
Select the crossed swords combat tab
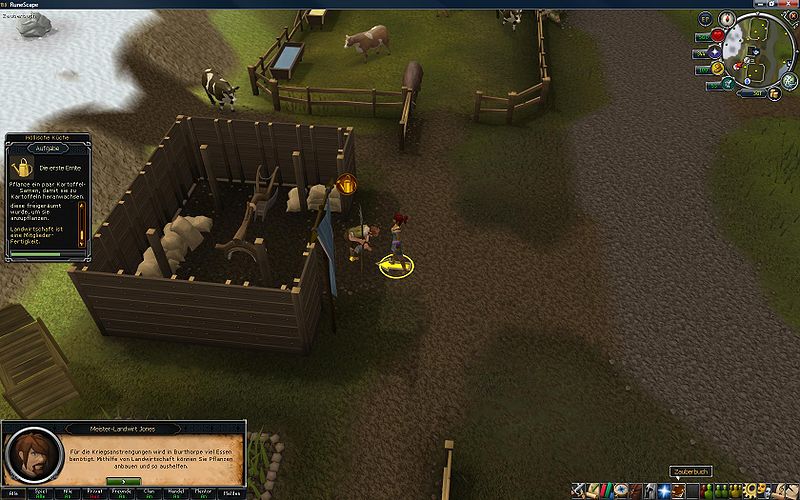point(579,490)
